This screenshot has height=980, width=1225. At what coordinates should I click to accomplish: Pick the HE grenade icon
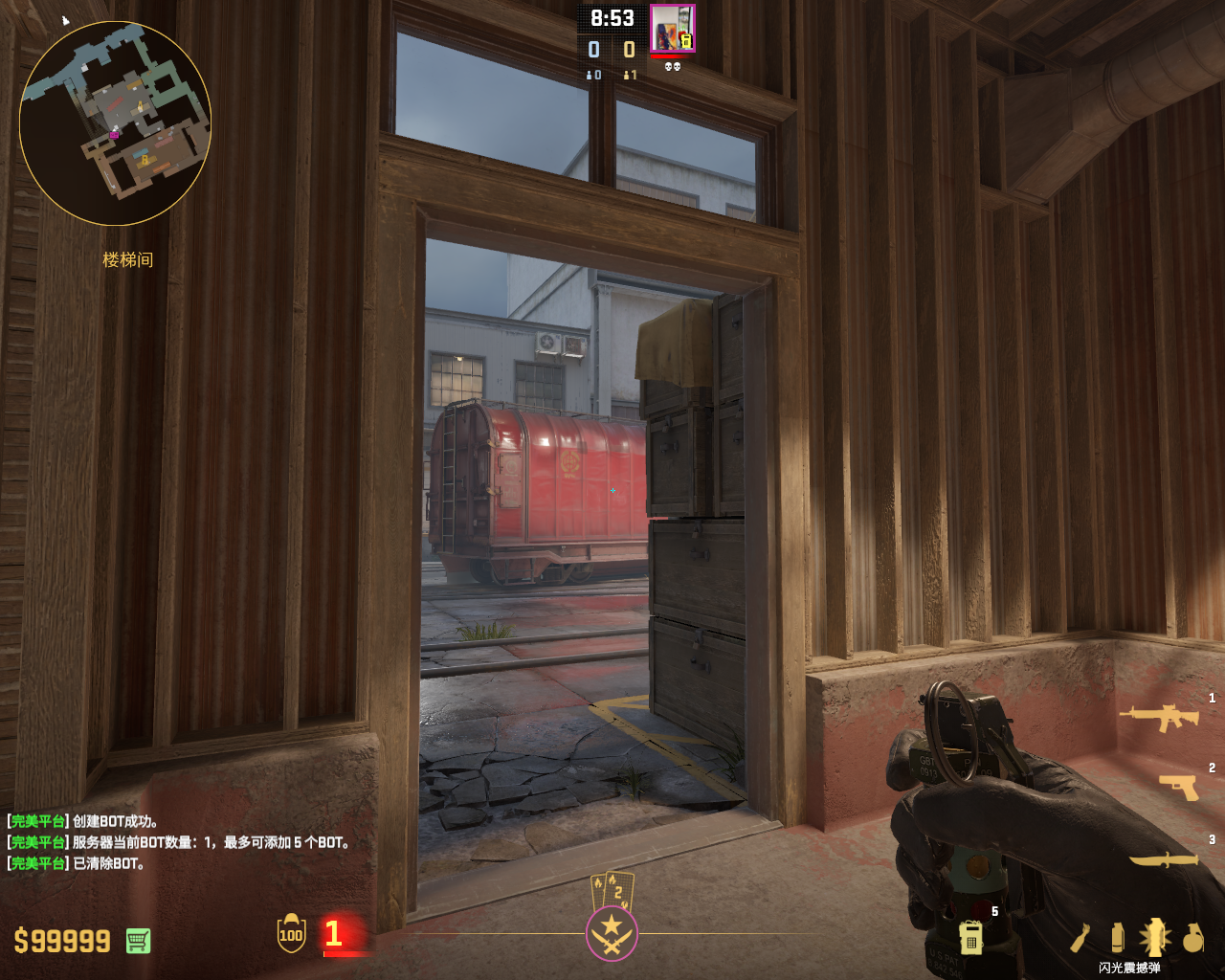coord(1192,938)
